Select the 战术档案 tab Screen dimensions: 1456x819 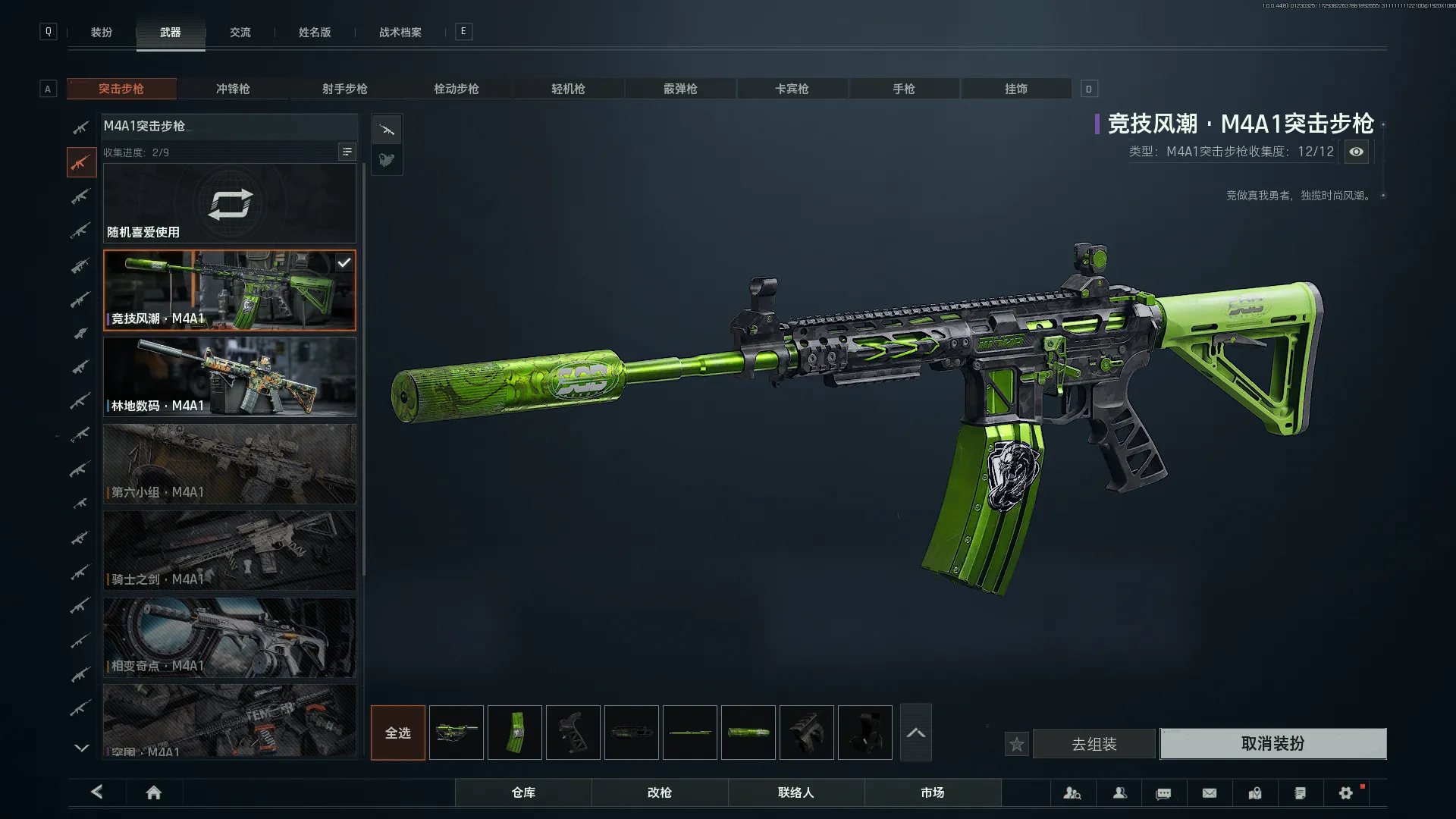click(x=400, y=33)
